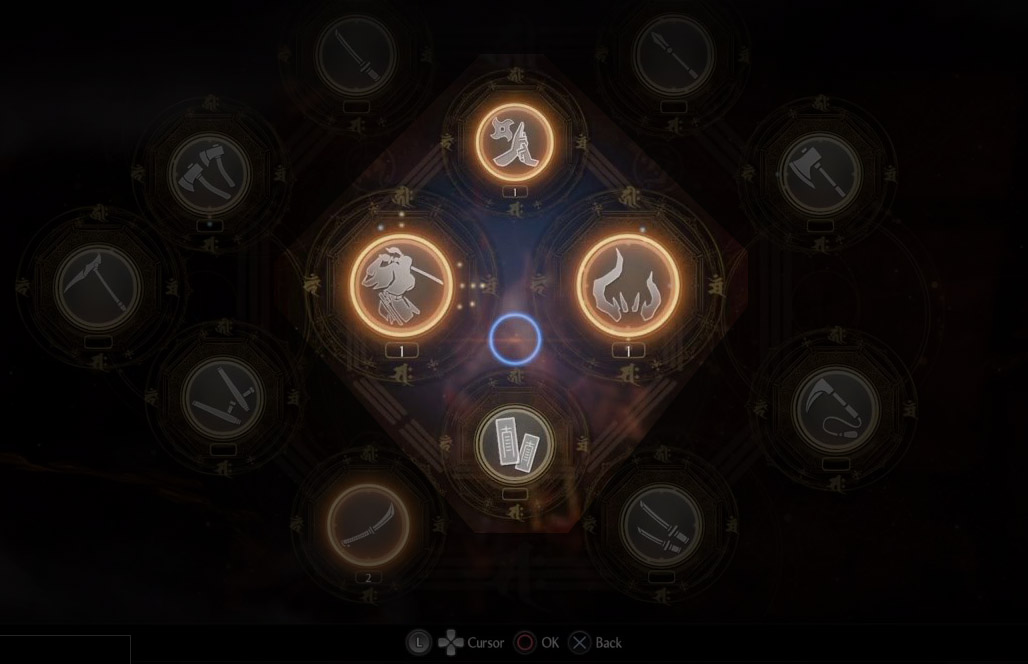Choose the glowing curved odachi skill tree
Viewport: 1028px width, 664px height.
pos(368,525)
